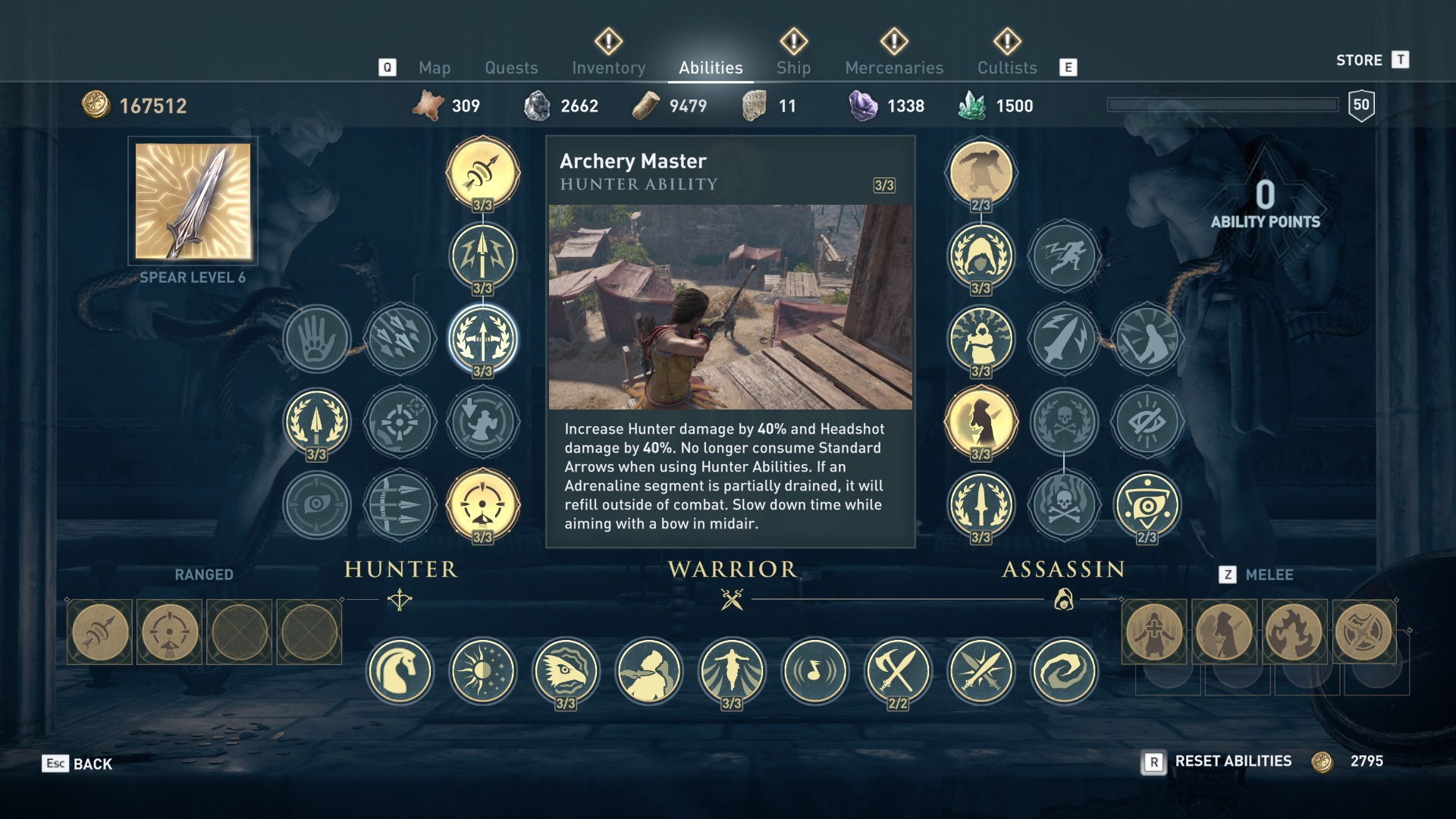The width and height of the screenshot is (1456, 819).
Task: Switch to the Quests tab
Action: click(511, 67)
